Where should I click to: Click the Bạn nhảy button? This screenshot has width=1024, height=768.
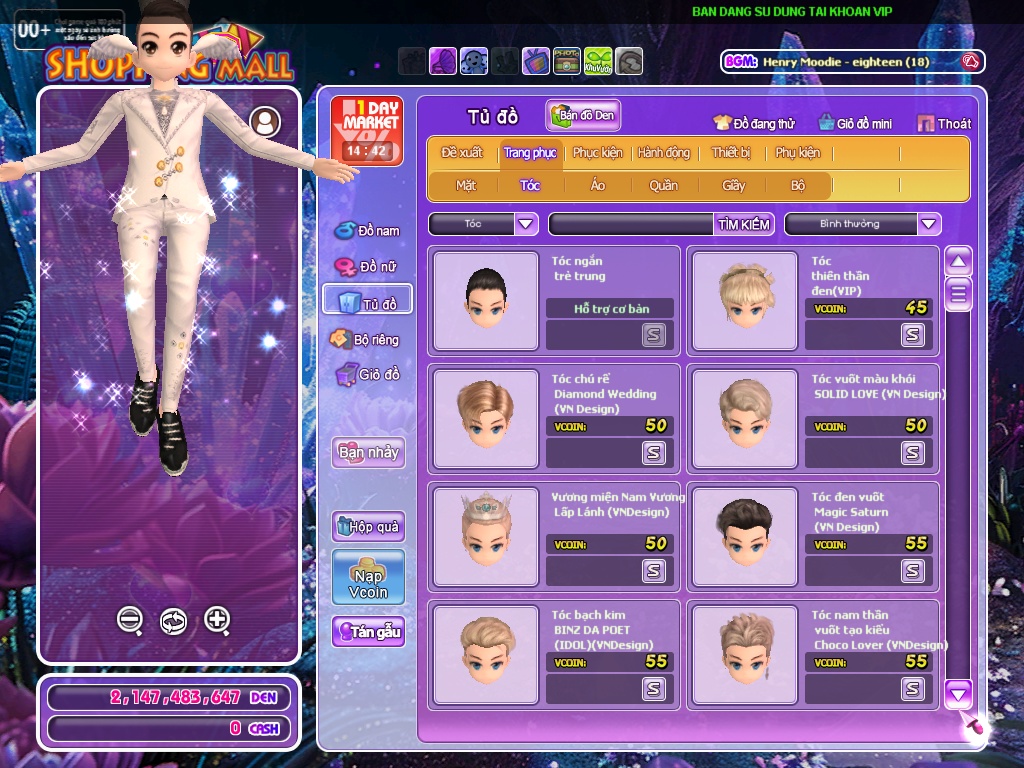368,452
